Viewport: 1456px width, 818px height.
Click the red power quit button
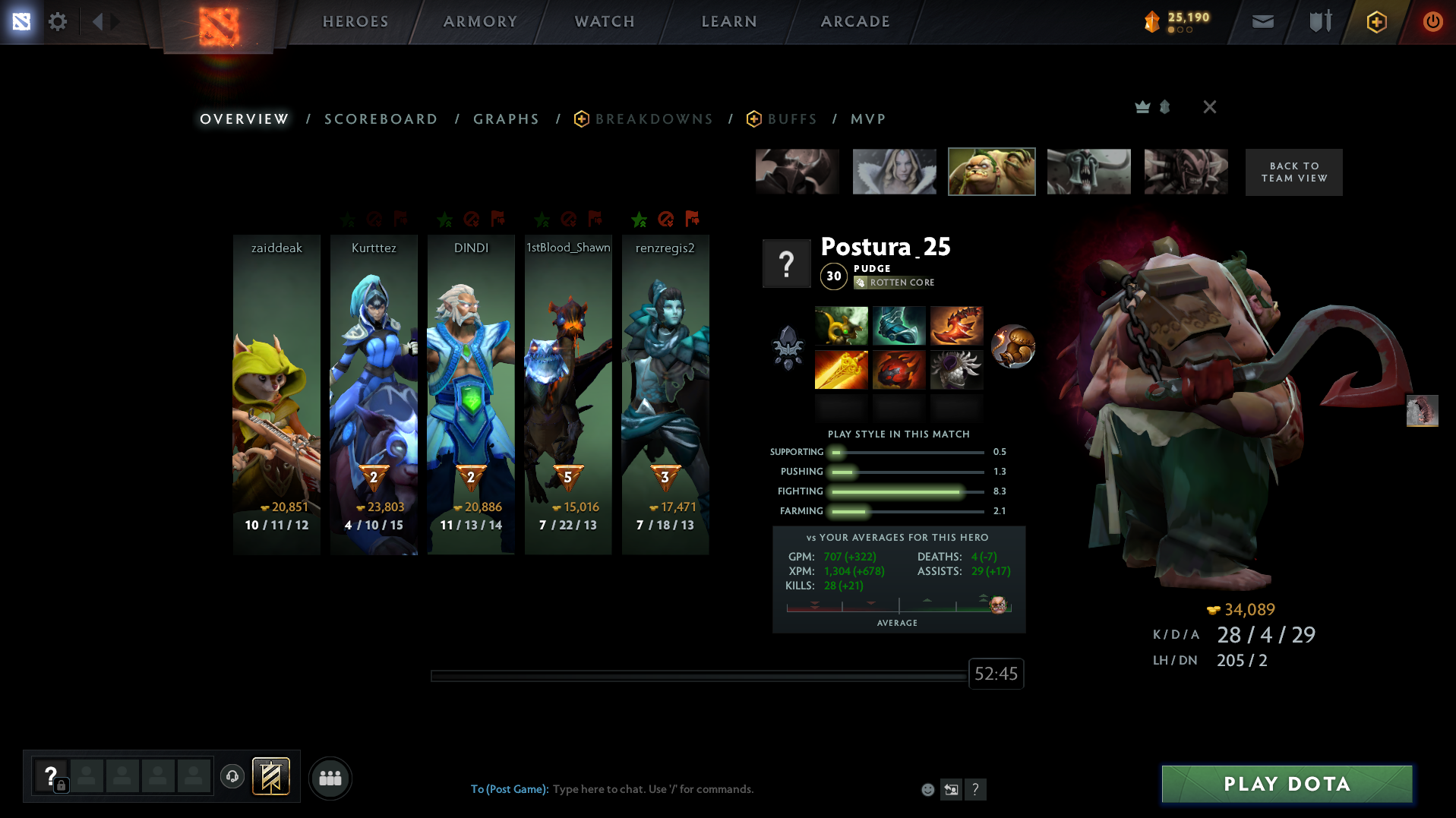tap(1432, 21)
